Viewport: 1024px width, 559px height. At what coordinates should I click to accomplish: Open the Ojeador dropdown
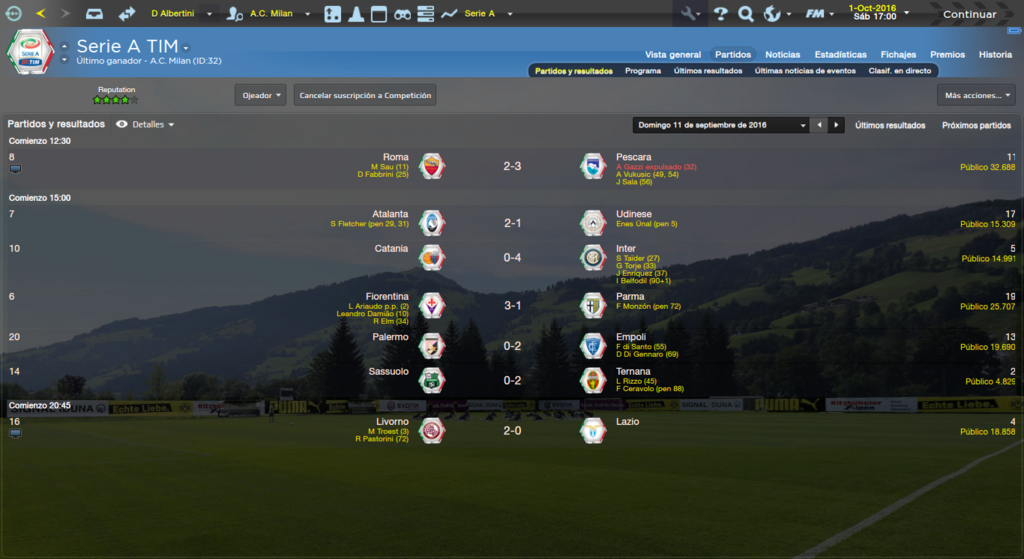pyautogui.click(x=261, y=95)
